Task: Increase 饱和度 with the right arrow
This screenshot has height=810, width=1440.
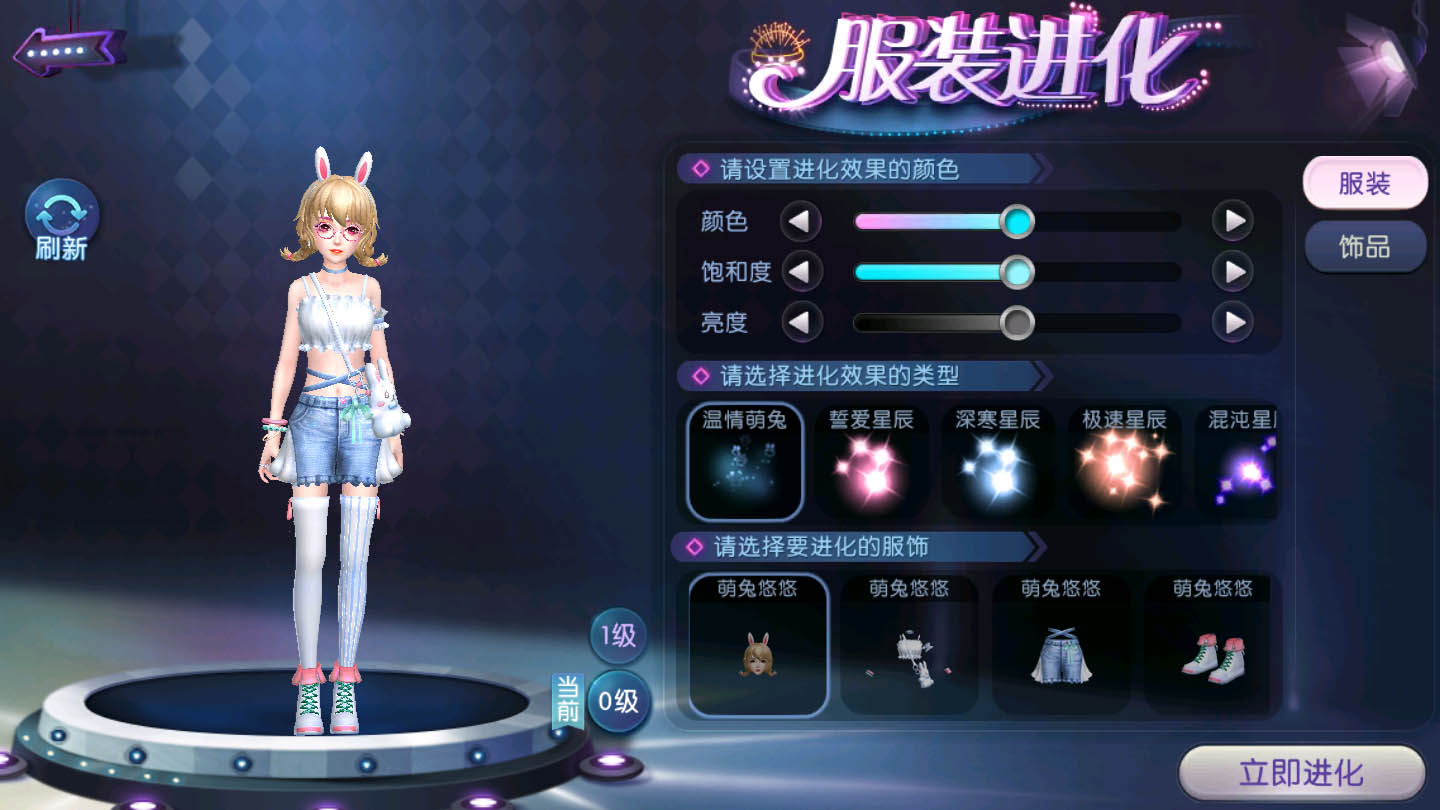Action: point(1233,271)
